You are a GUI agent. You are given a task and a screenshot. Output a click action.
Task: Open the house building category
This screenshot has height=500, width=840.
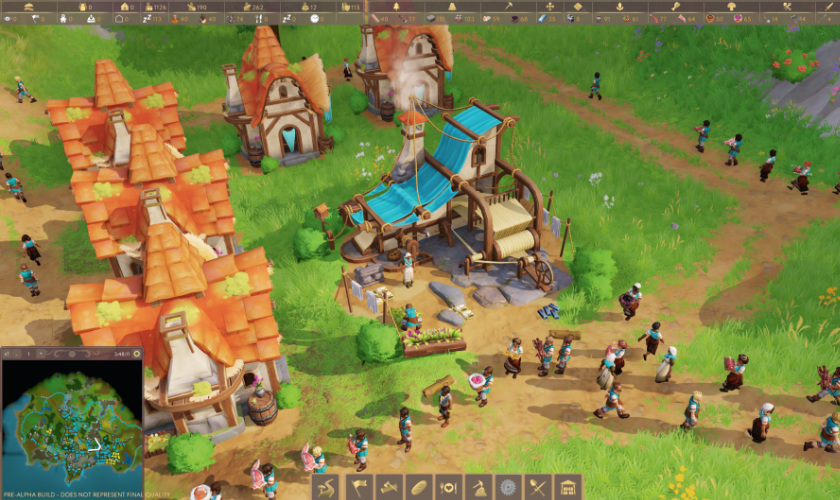coord(567,487)
